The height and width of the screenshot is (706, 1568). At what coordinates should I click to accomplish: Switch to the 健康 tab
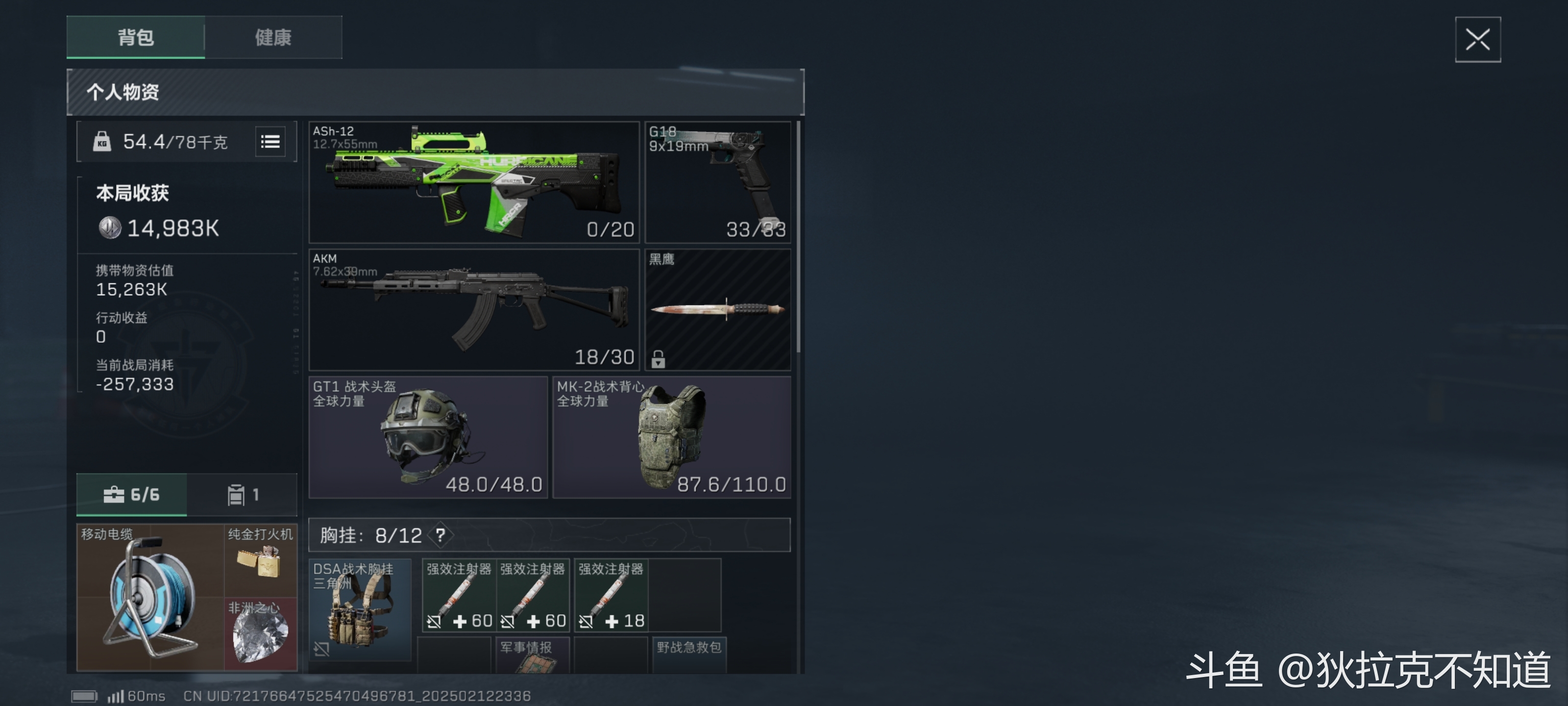[273, 38]
